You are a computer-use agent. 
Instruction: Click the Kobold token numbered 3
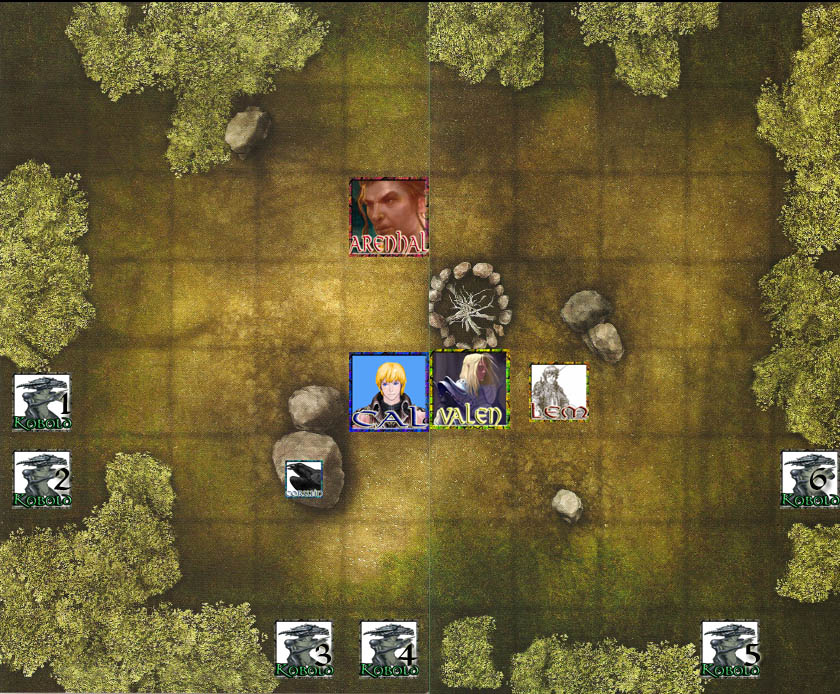304,650
